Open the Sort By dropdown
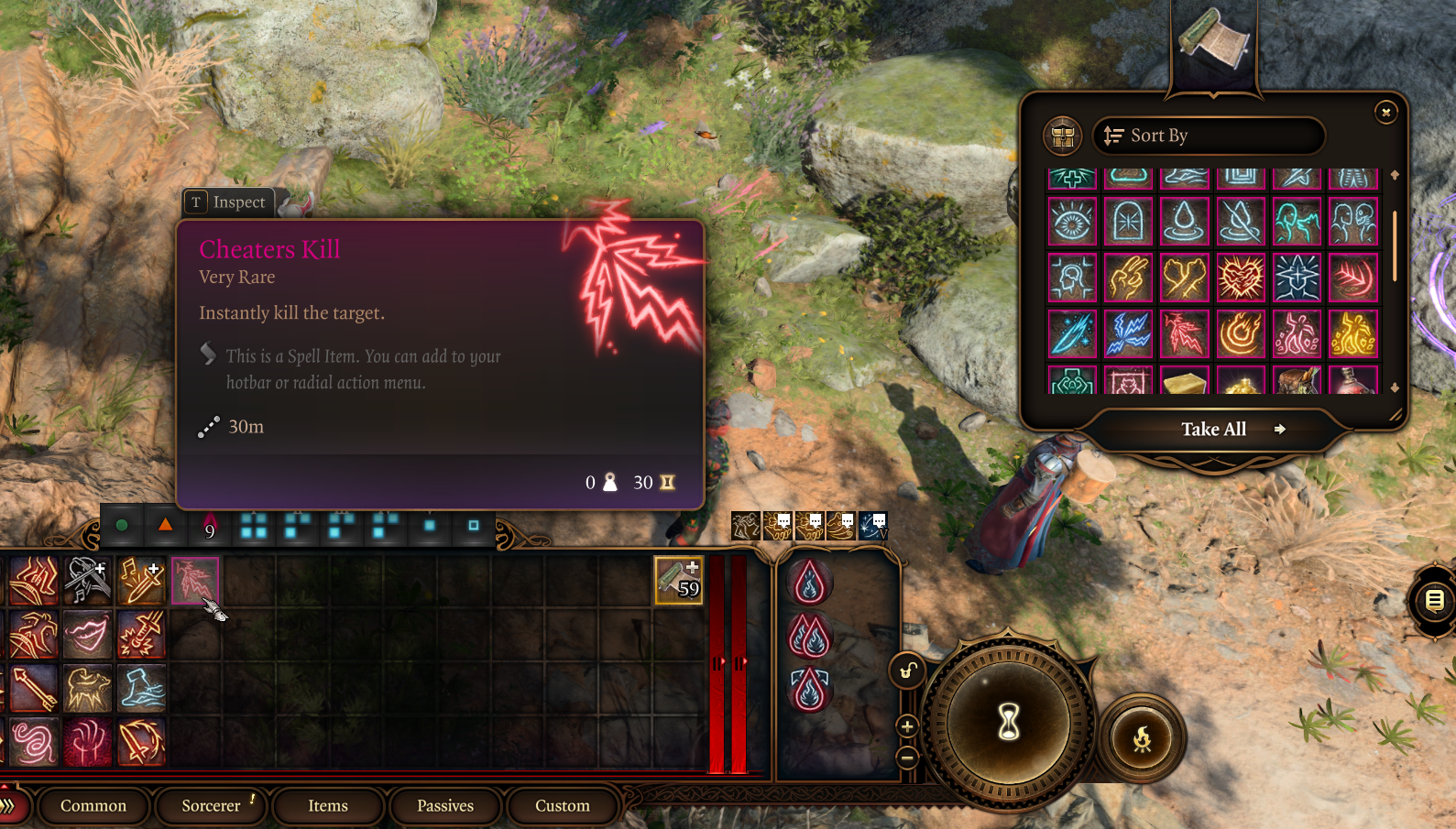The height and width of the screenshot is (829, 1456). 1208,136
